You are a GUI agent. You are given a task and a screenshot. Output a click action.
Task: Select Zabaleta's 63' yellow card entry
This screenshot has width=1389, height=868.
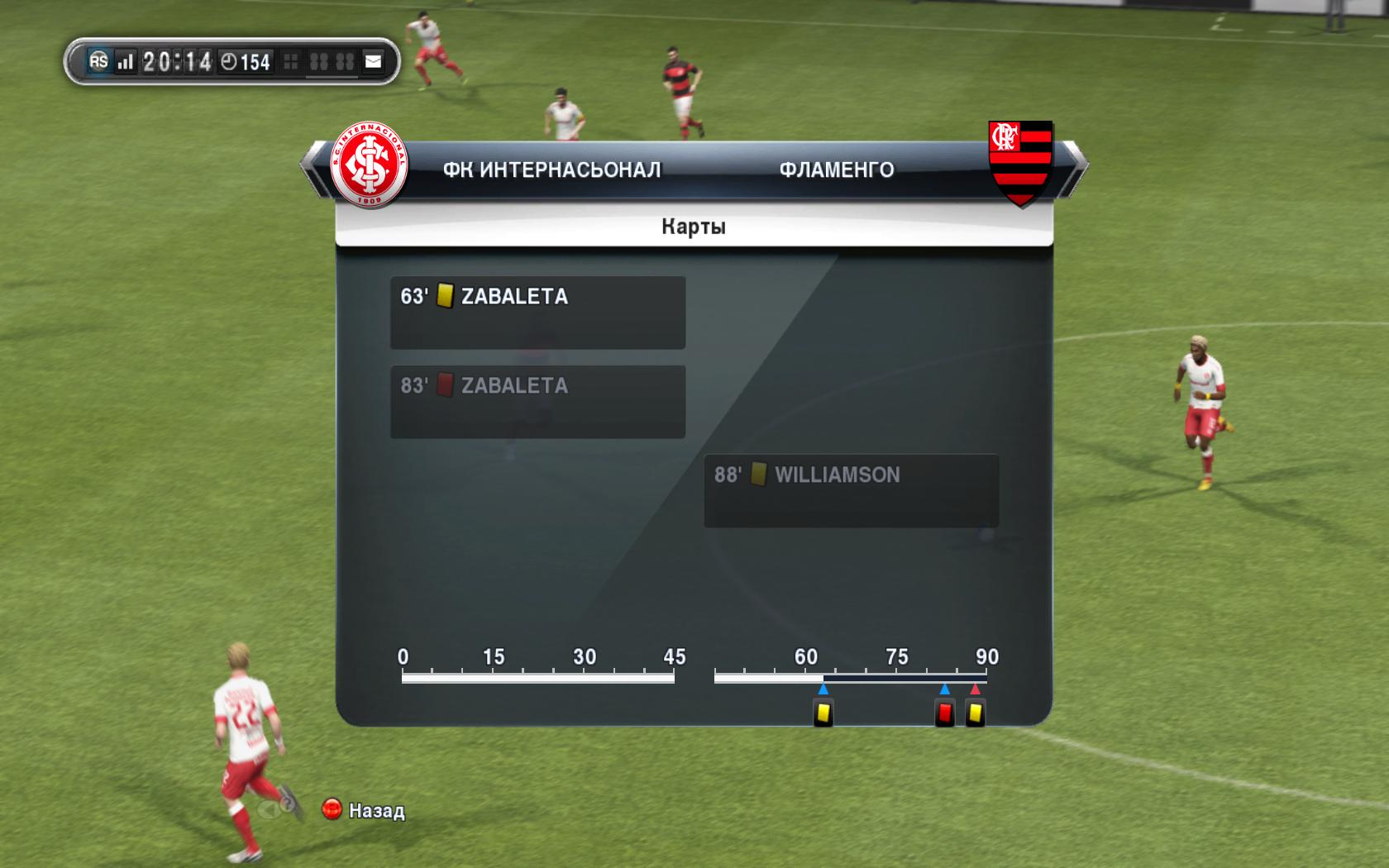click(x=537, y=312)
